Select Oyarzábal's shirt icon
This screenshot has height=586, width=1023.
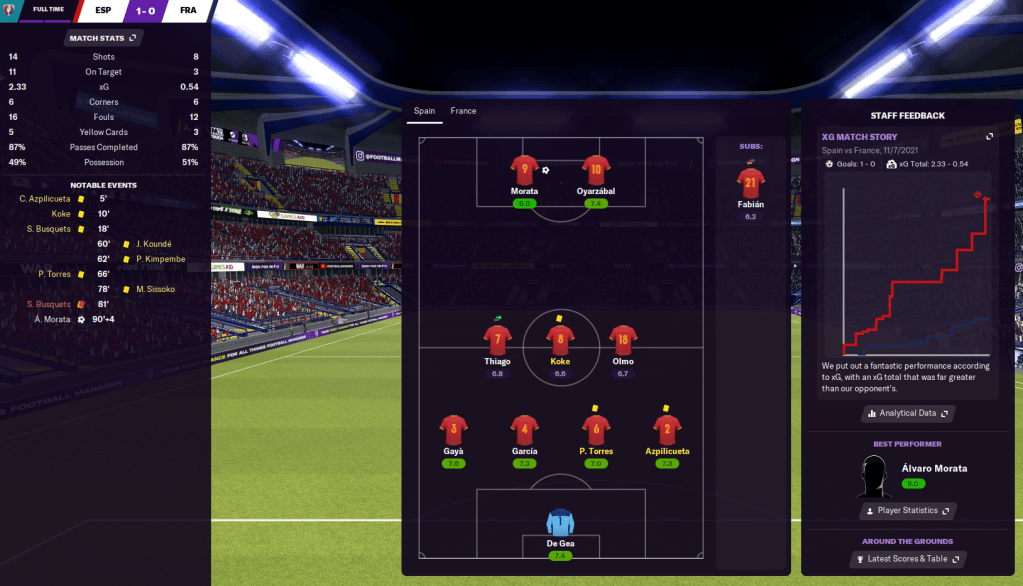point(596,172)
